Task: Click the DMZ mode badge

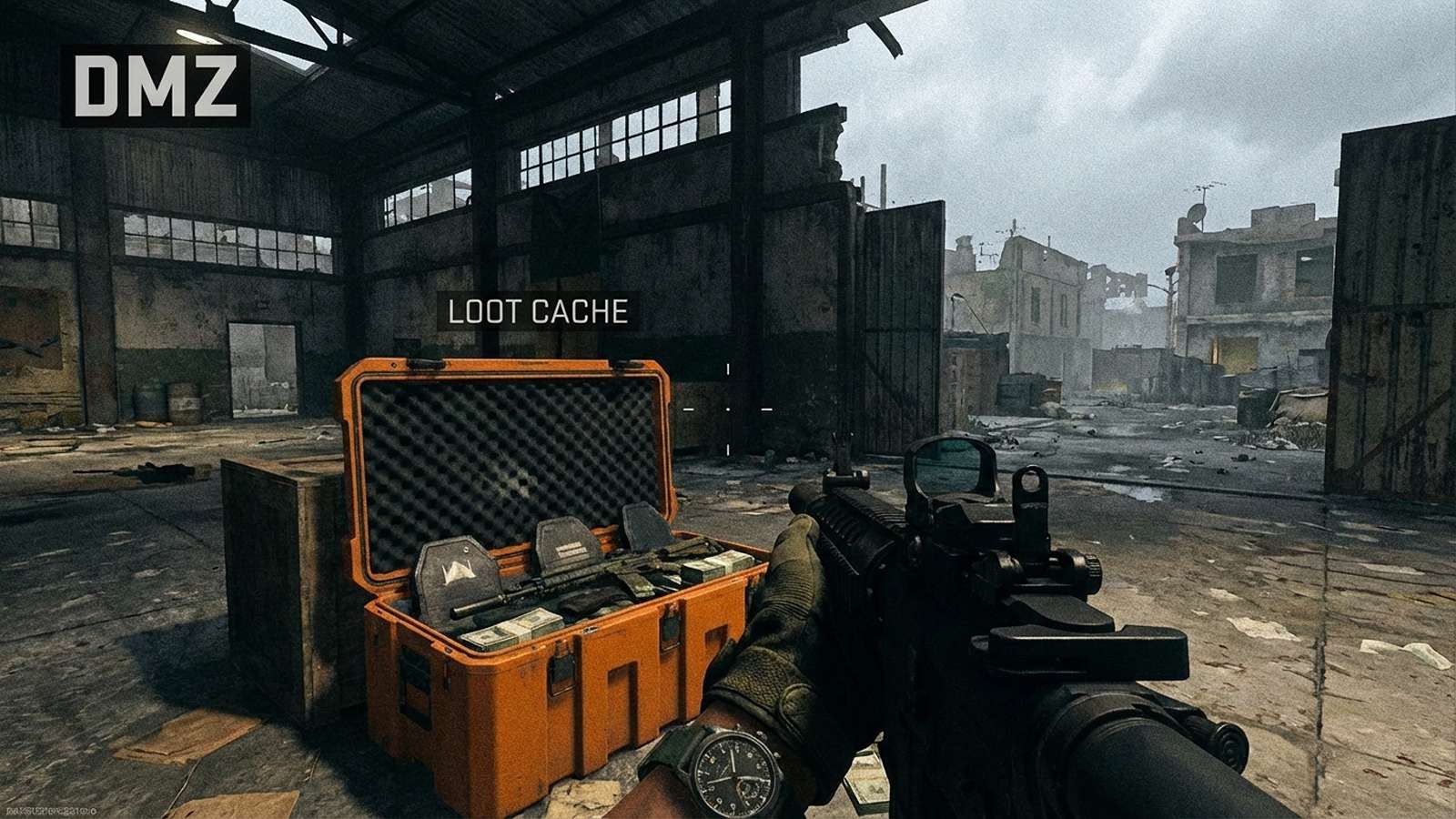Action: 156,86
